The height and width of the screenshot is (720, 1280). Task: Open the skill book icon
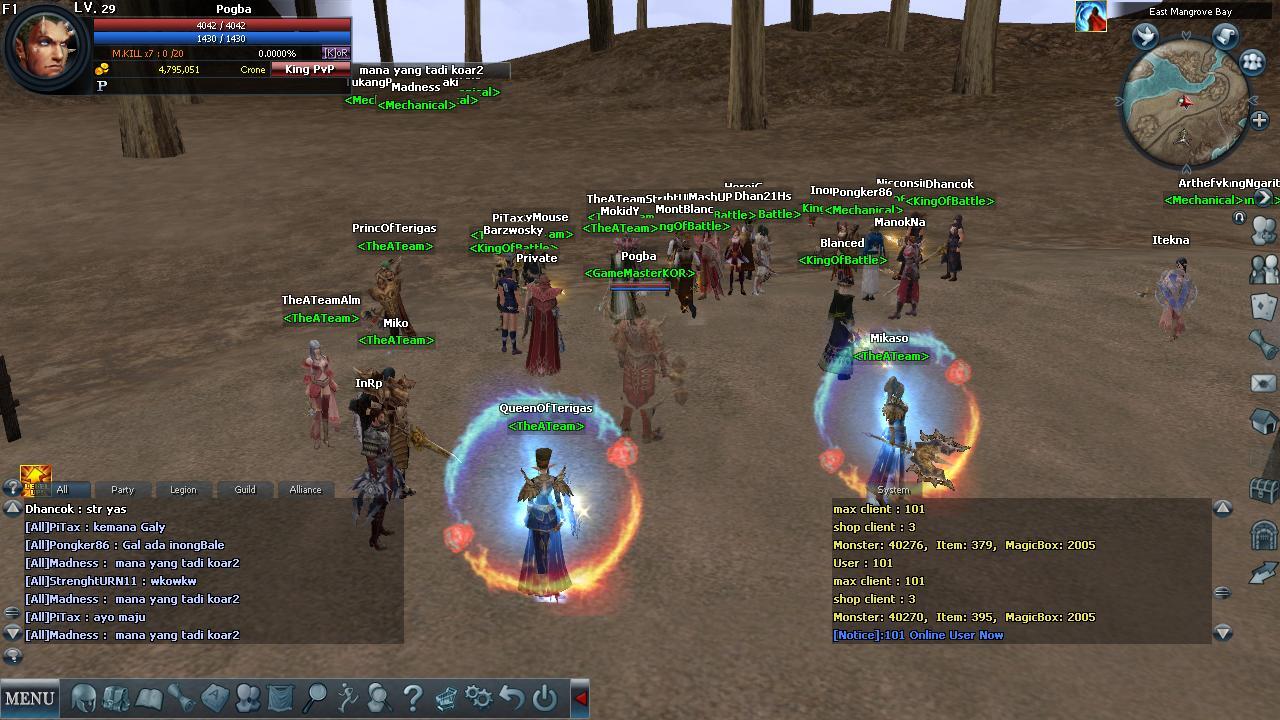(x=149, y=697)
